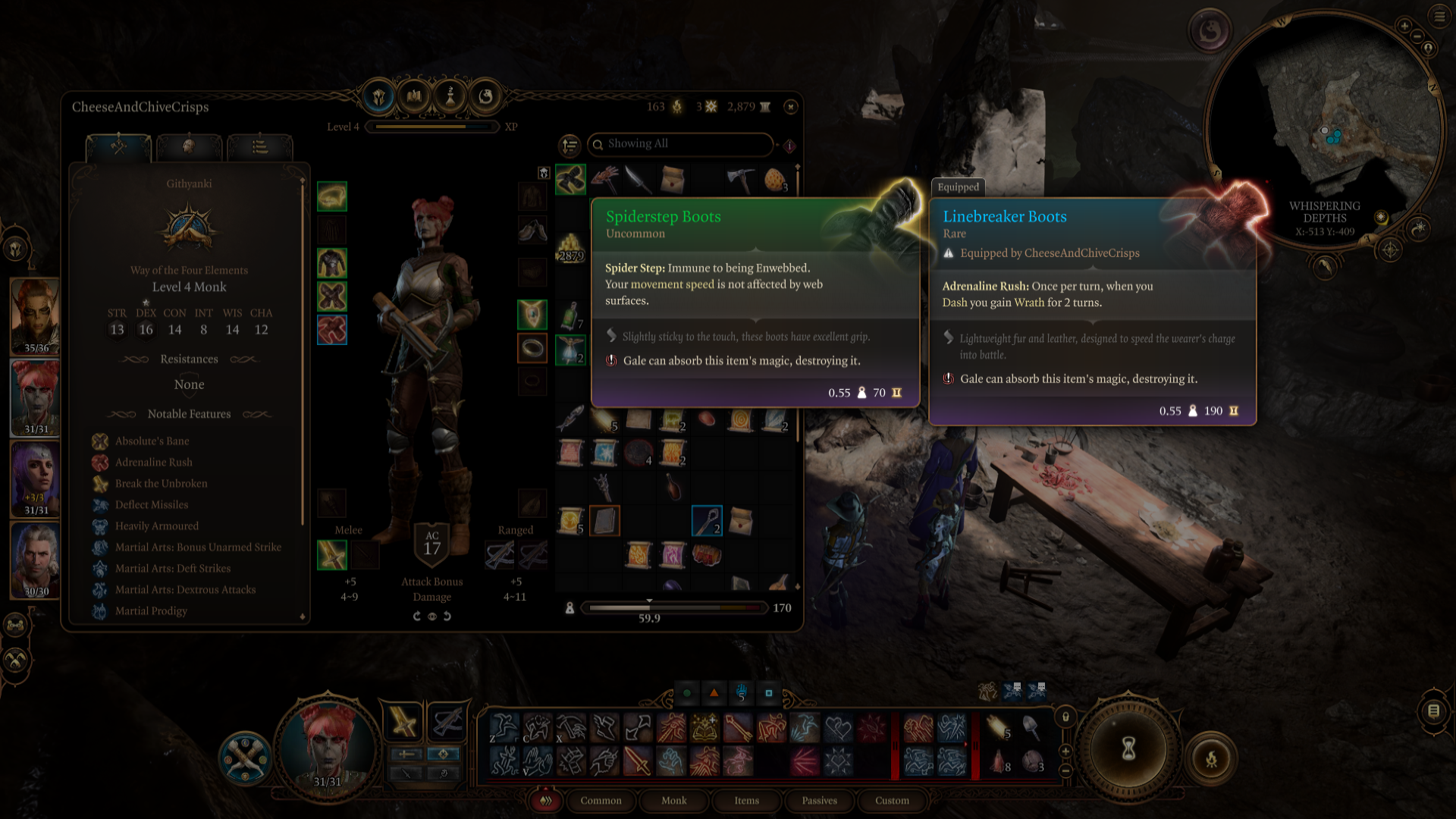Switch hotbar to the Monk tab
The width and height of the screenshot is (1456, 819).
[x=673, y=801]
